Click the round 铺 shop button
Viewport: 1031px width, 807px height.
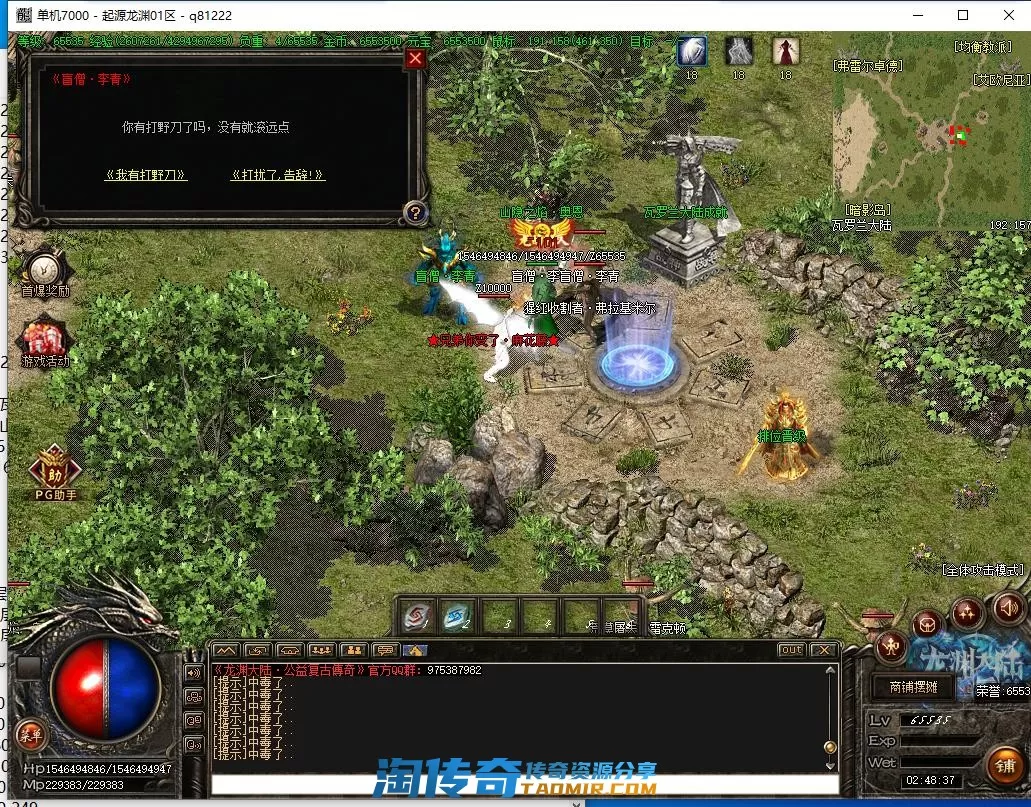(1004, 766)
